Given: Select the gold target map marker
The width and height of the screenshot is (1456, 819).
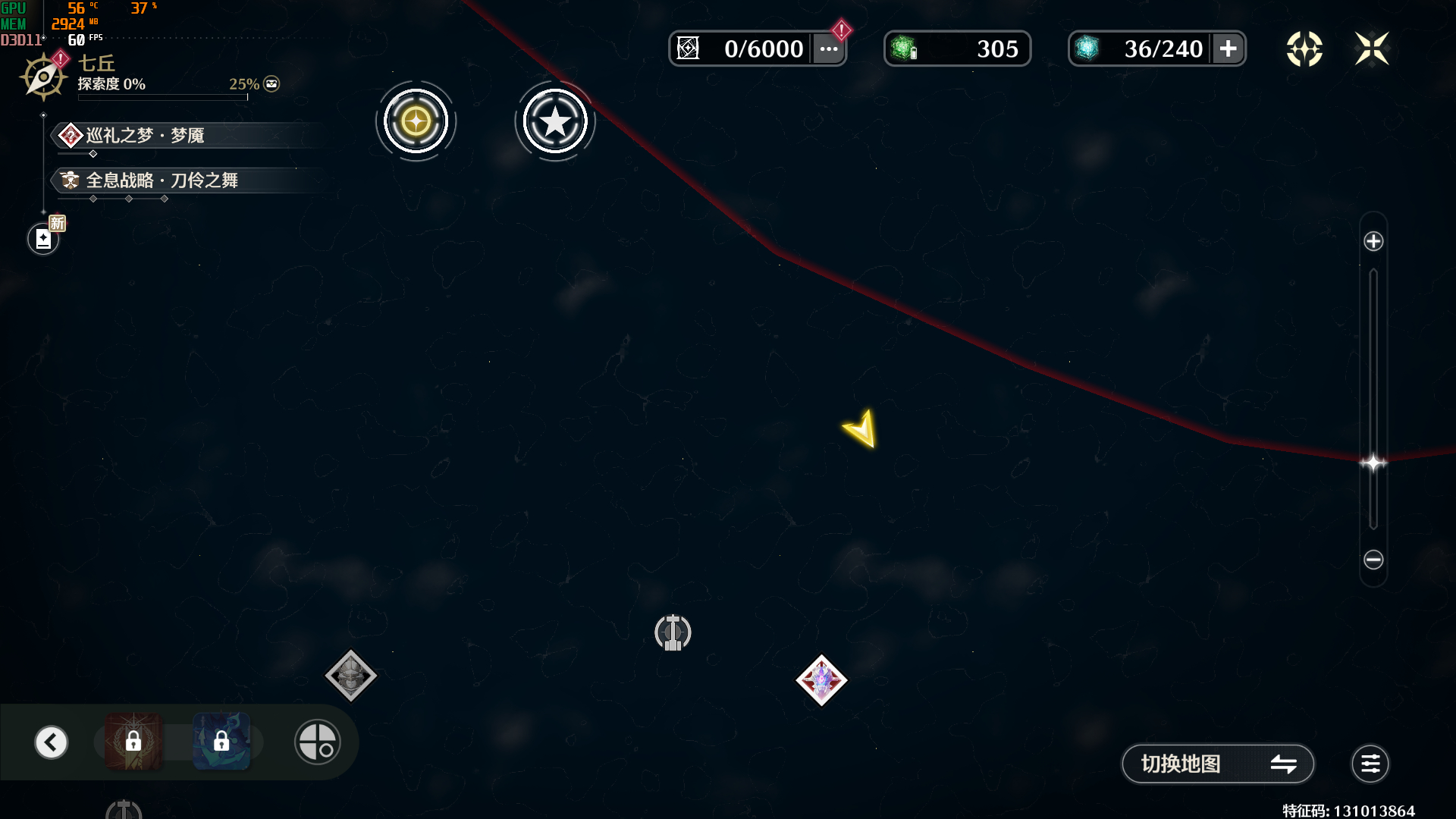Looking at the screenshot, I should point(416,121).
